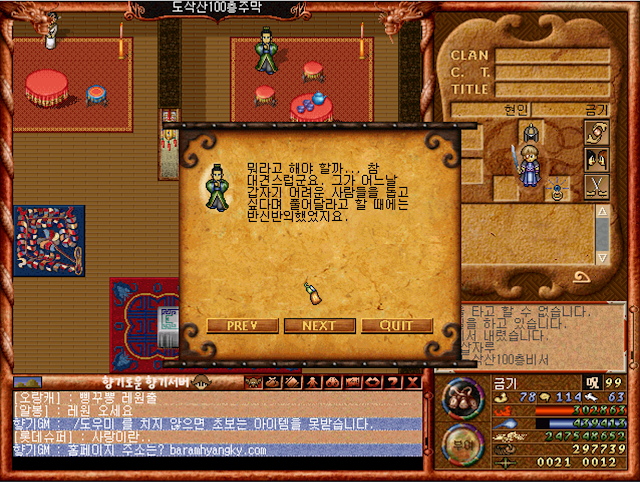Close the dialogue with QUIT

[x=397, y=326]
